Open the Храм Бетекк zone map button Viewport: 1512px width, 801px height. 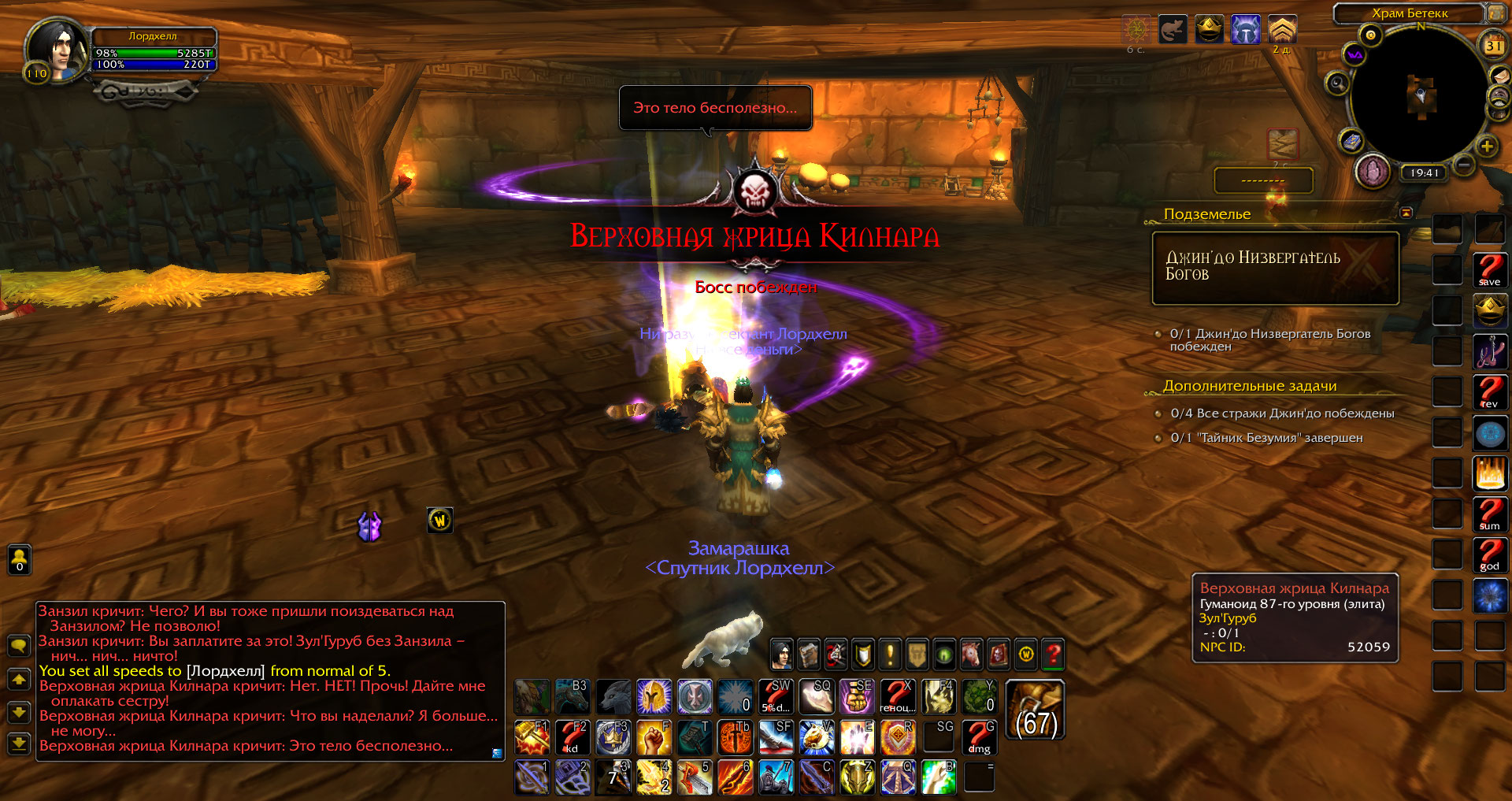point(1495,13)
